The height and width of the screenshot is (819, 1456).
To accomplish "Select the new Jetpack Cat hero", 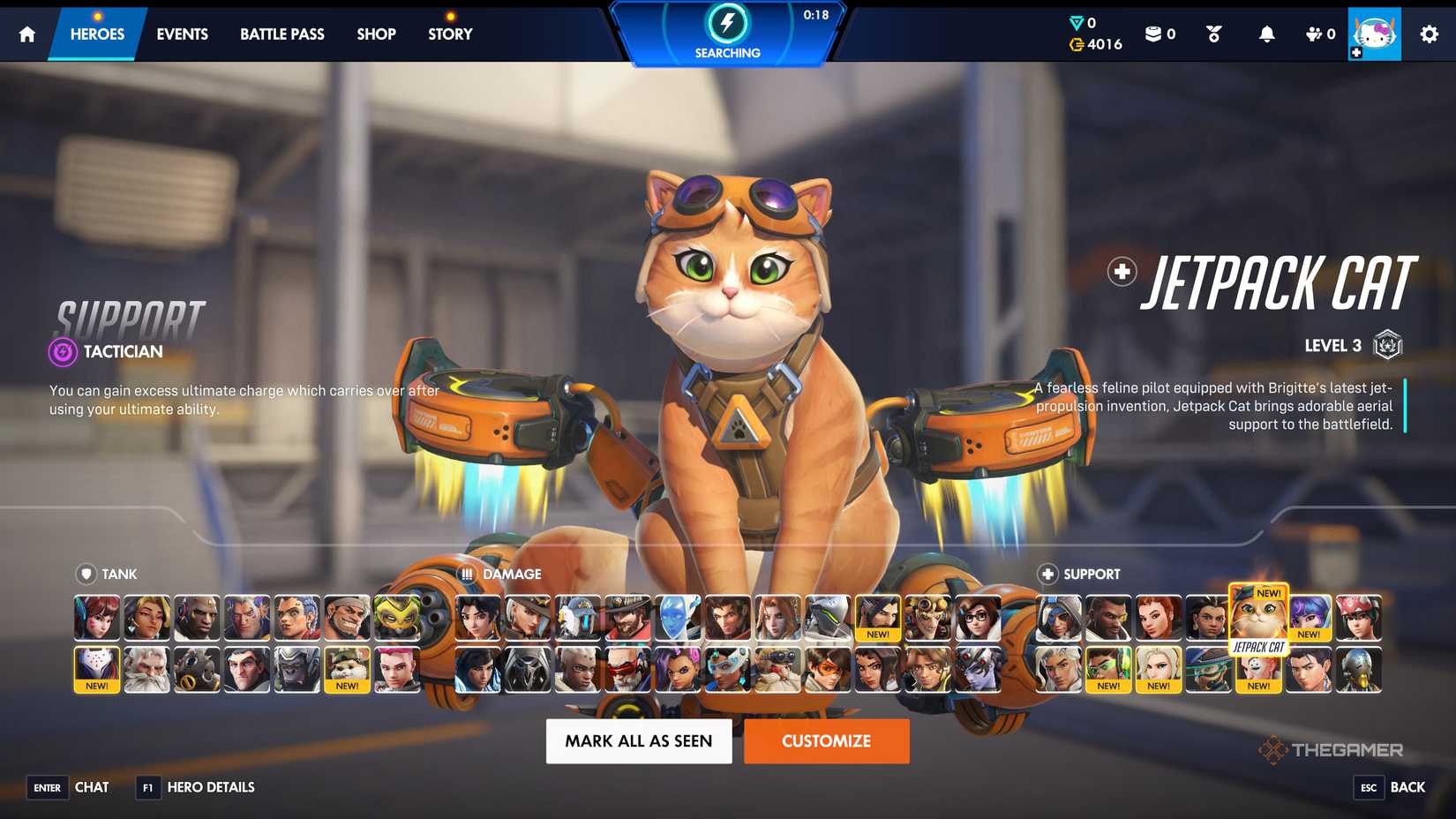I will (1258, 618).
